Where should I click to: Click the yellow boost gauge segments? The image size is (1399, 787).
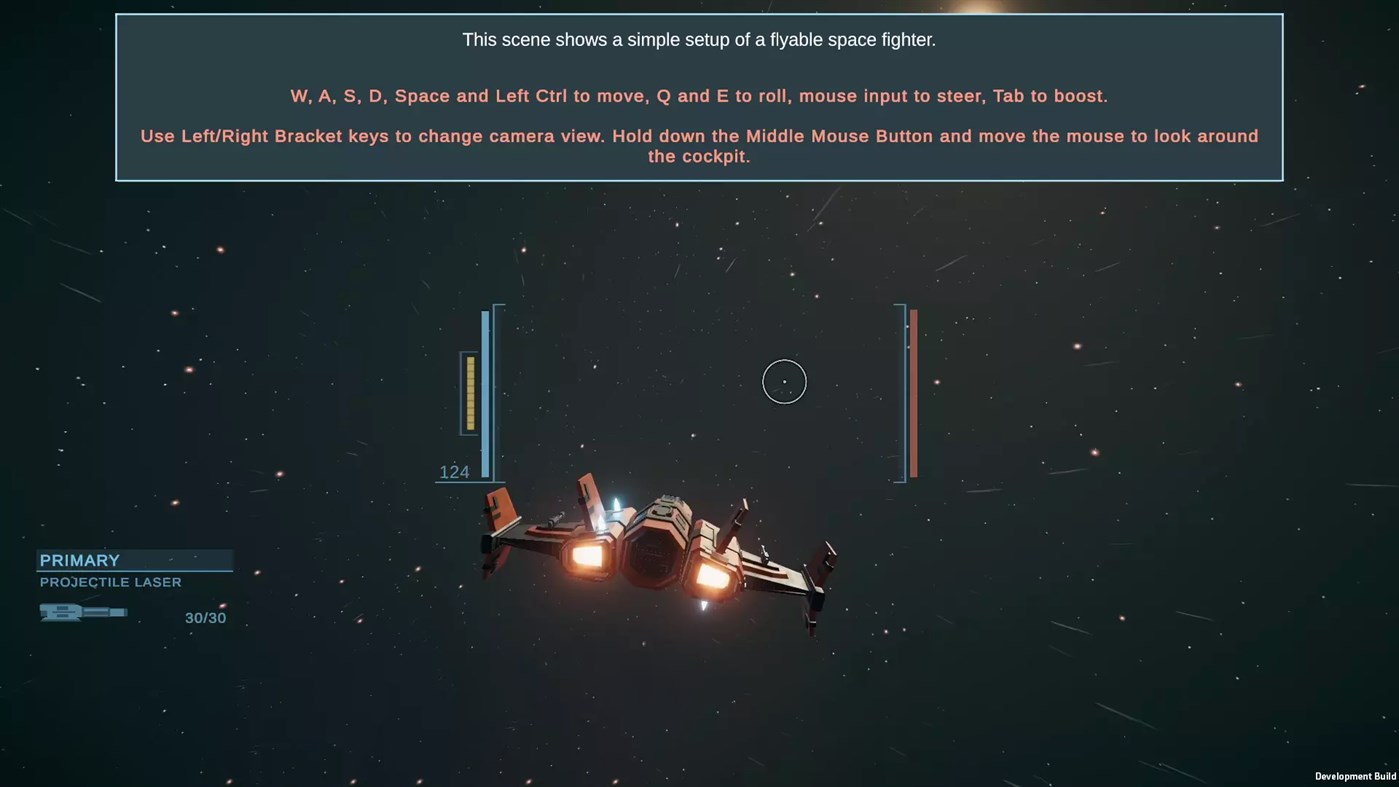click(469, 392)
